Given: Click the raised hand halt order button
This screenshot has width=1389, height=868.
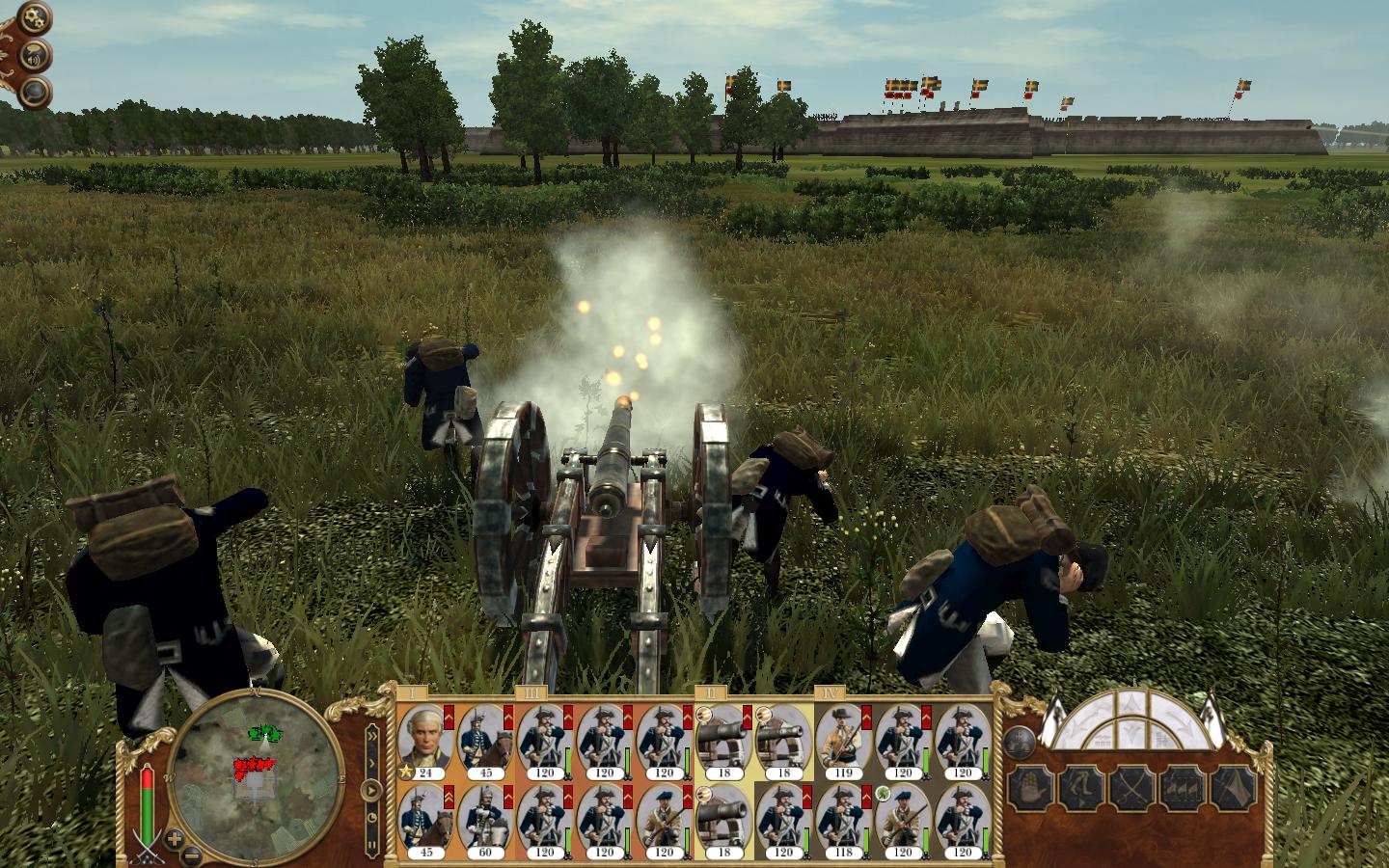Looking at the screenshot, I should tap(1029, 788).
